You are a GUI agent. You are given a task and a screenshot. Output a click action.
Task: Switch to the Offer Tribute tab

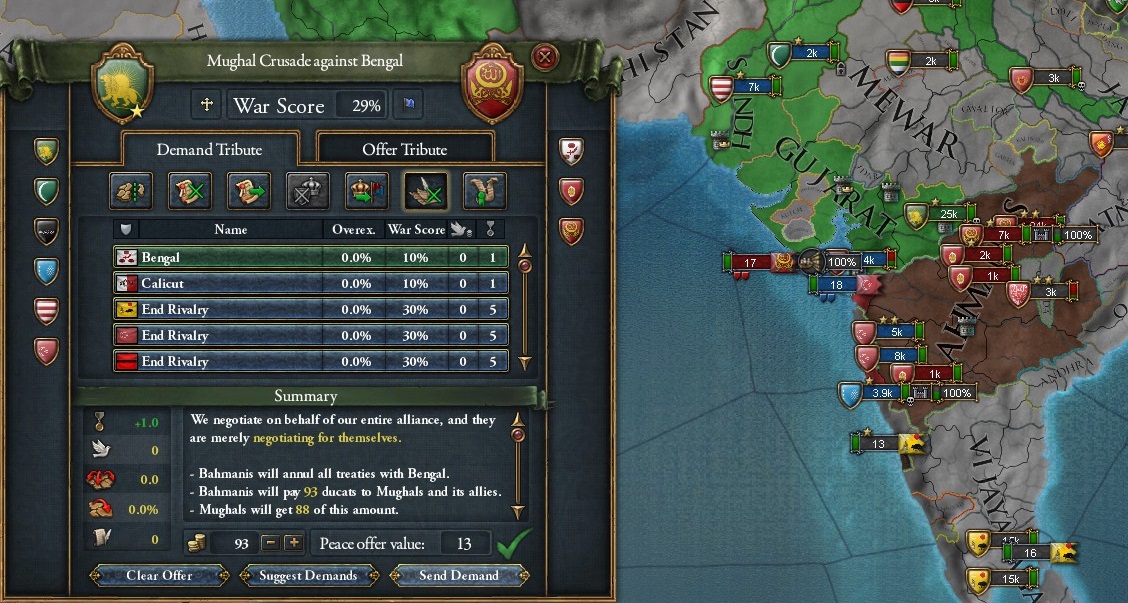[404, 149]
